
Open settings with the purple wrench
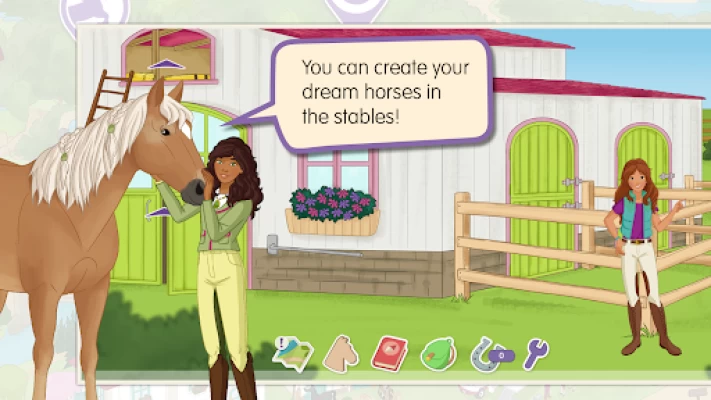pos(536,352)
